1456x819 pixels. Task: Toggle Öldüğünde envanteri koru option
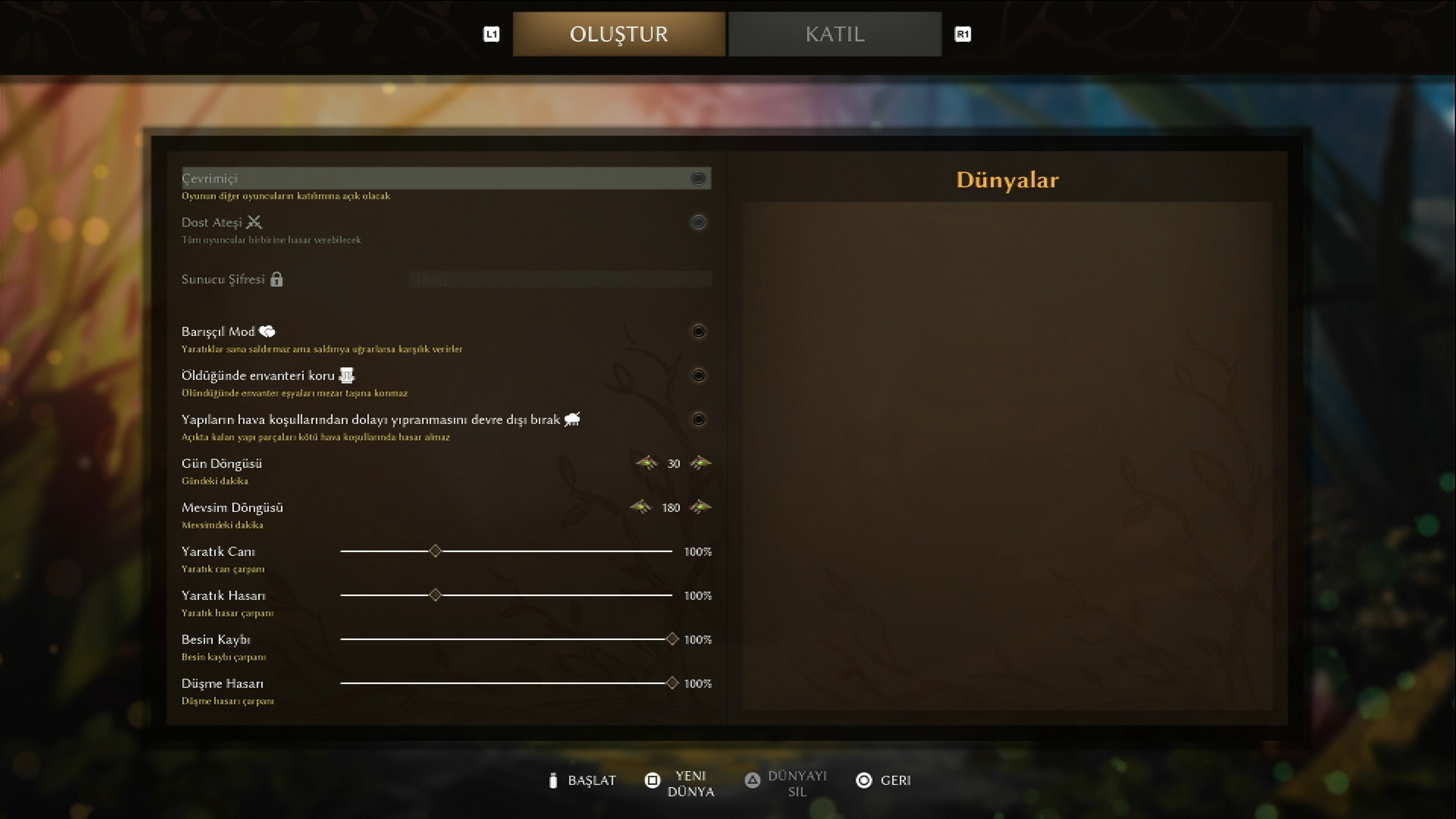tap(698, 375)
